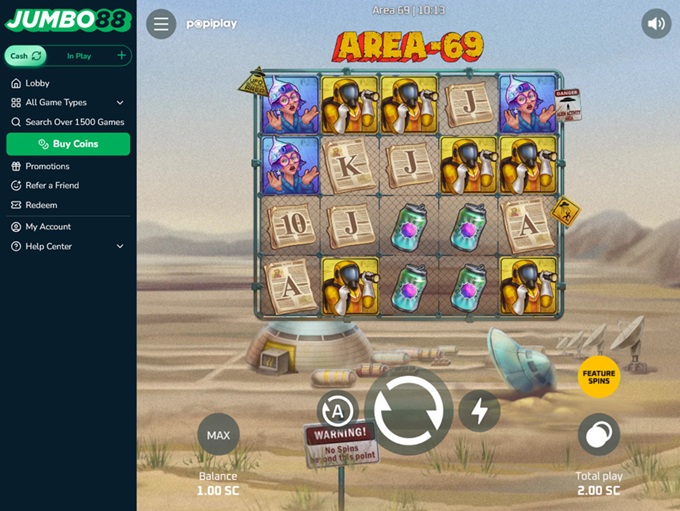Open Refer a Friend
680x511 pixels.
pyautogui.click(x=52, y=185)
